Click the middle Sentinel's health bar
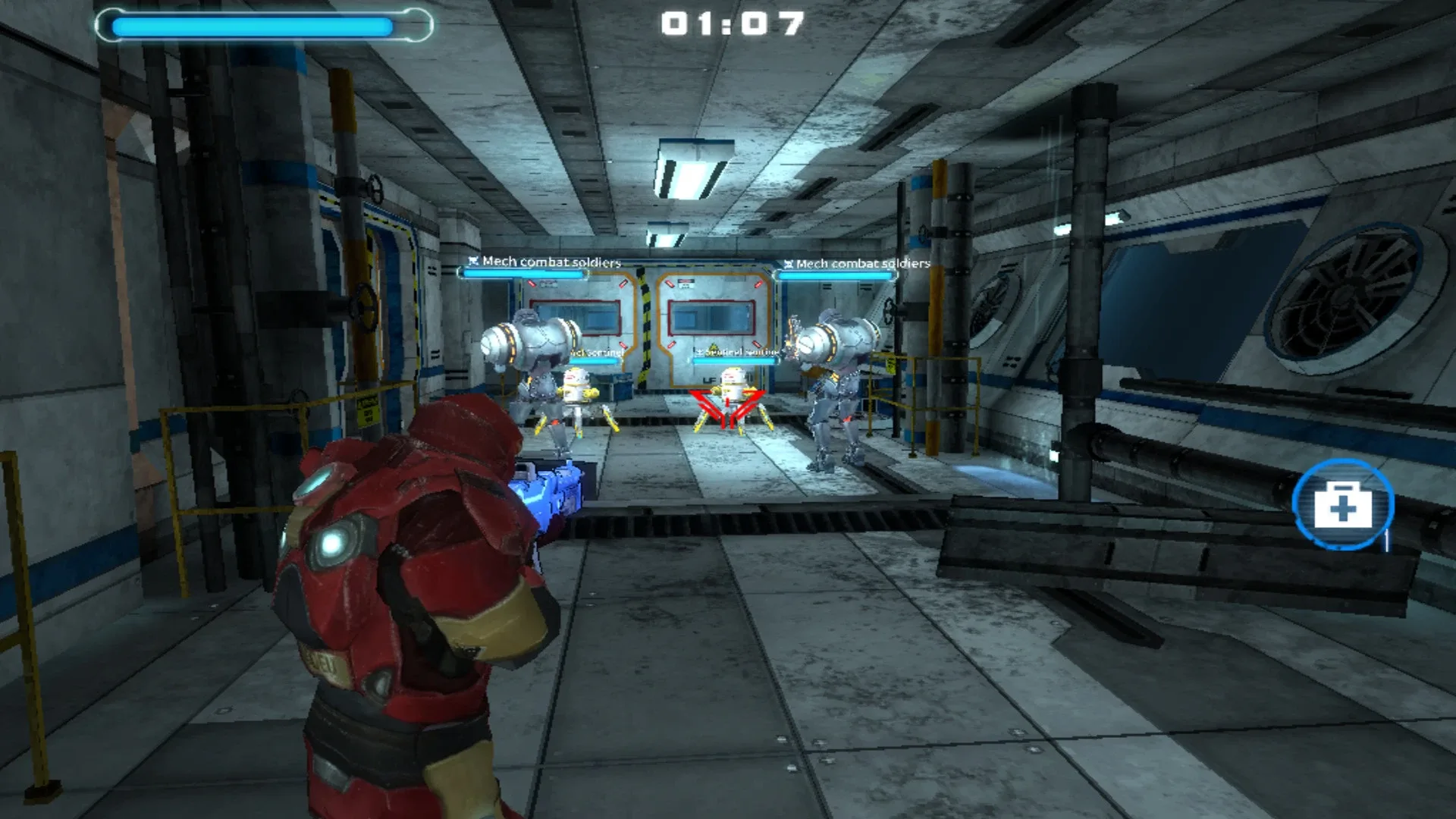 click(733, 361)
